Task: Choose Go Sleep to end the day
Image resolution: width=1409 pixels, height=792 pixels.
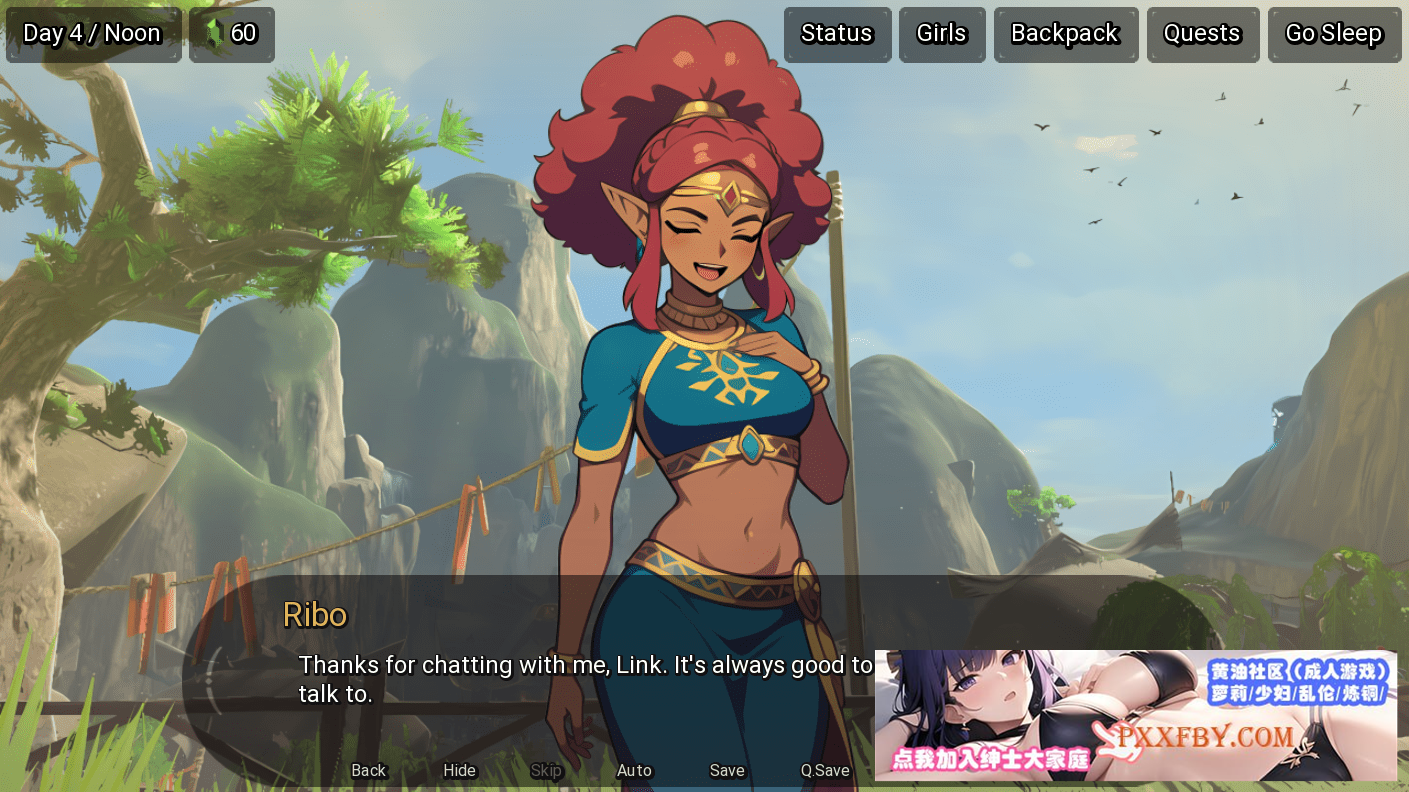Action: (x=1334, y=34)
